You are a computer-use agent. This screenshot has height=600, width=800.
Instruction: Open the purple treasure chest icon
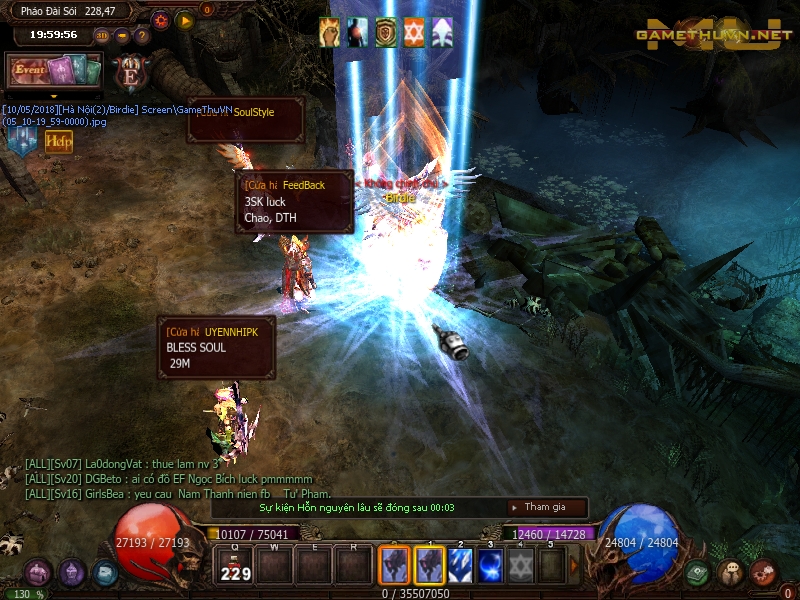point(39,573)
